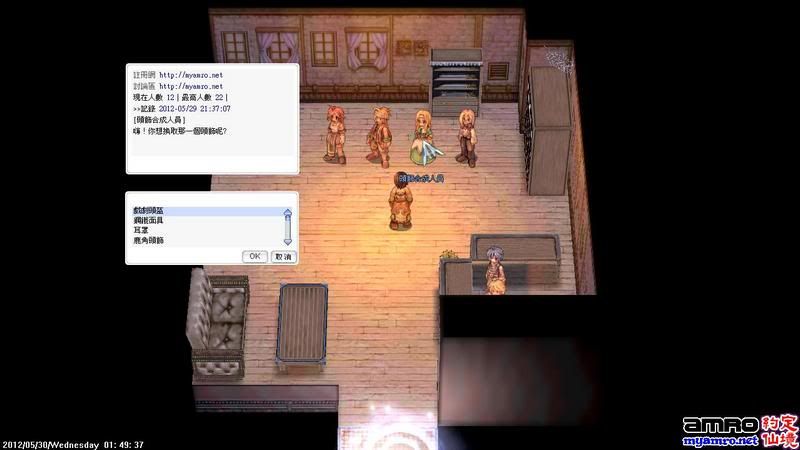Click the 取消 (cancel) button
Viewport: 800px width, 450px height.
(x=283, y=256)
